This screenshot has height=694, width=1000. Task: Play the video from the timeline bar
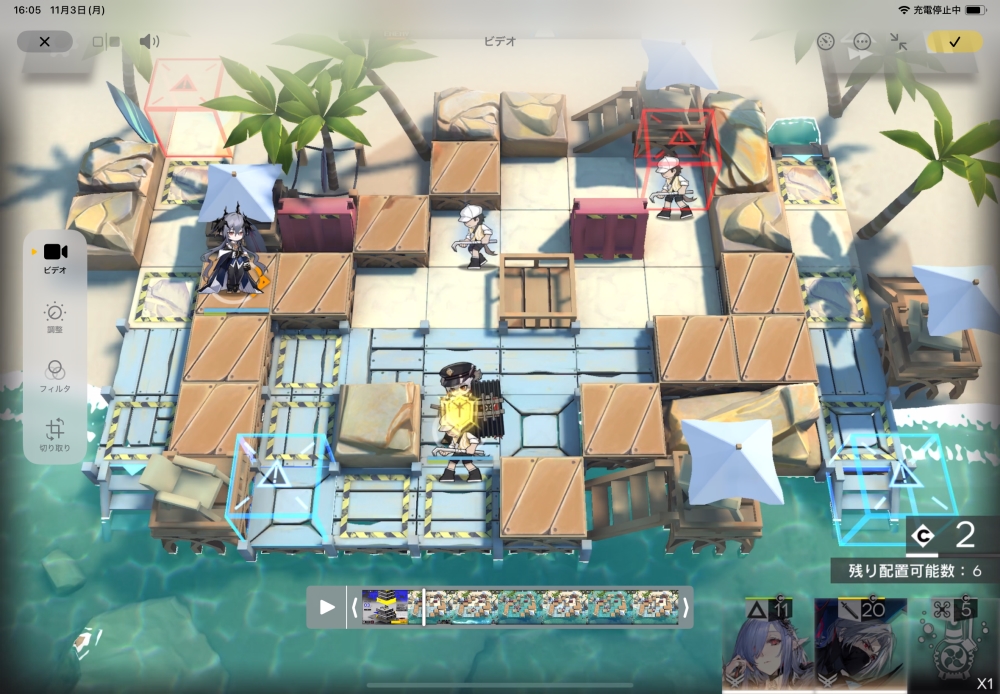327,607
